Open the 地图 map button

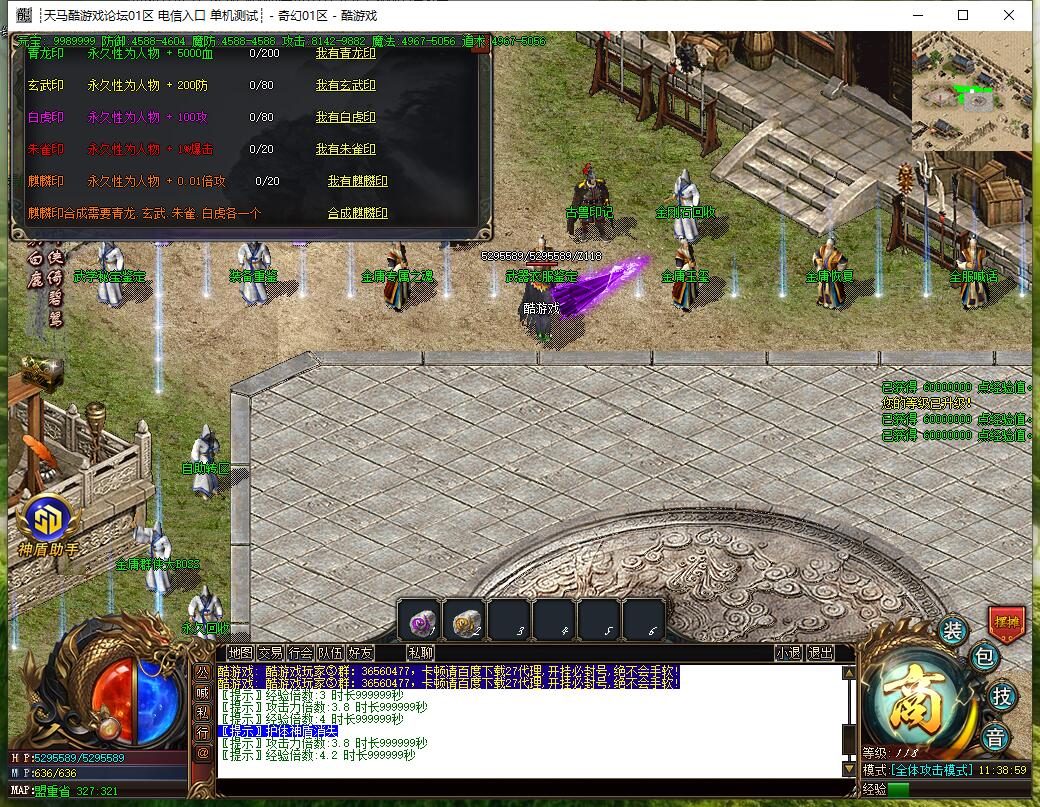point(240,653)
